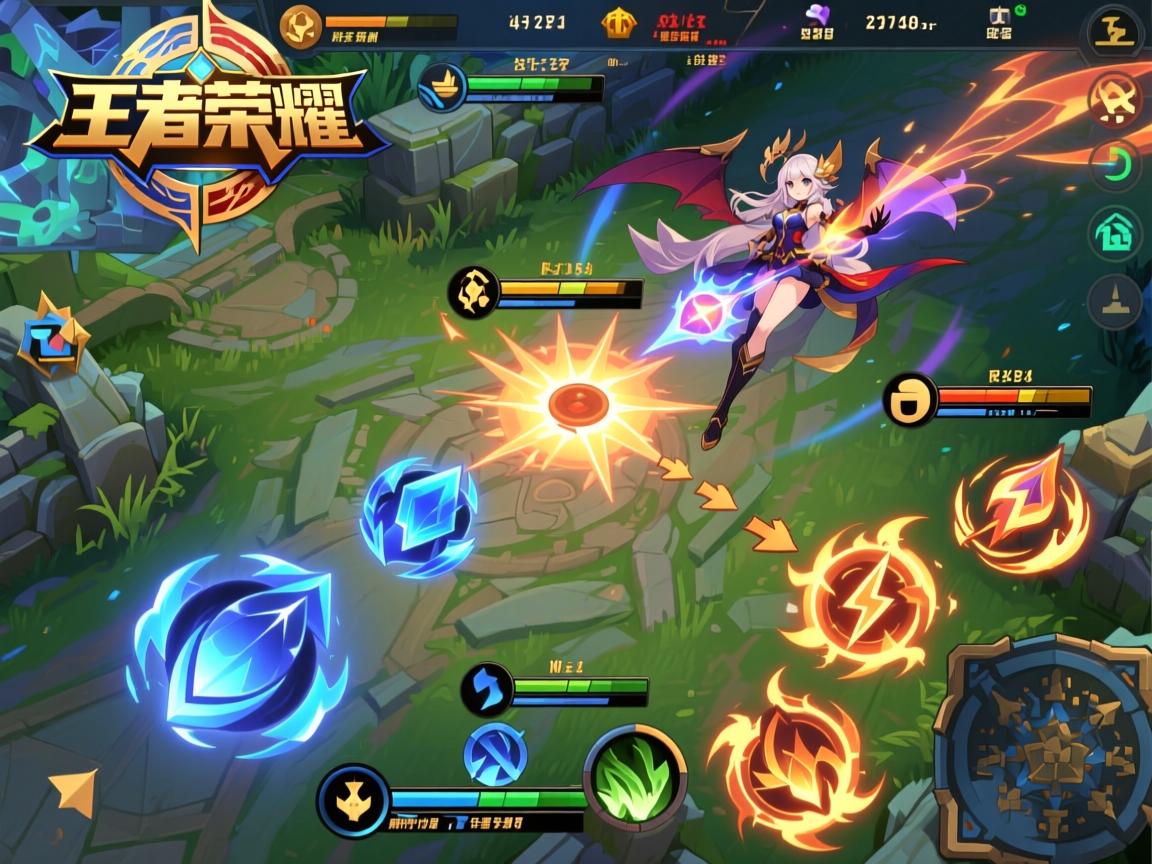The image size is (1152, 864).
Task: Cast the small blue gem orb ability
Action: pos(419,516)
